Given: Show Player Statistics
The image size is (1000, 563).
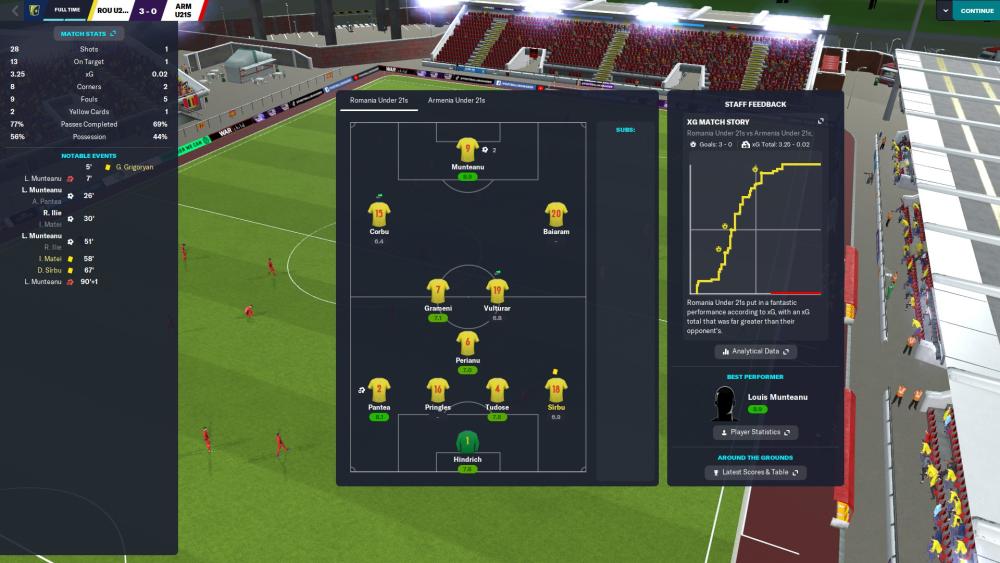Looking at the screenshot, I should (755, 432).
